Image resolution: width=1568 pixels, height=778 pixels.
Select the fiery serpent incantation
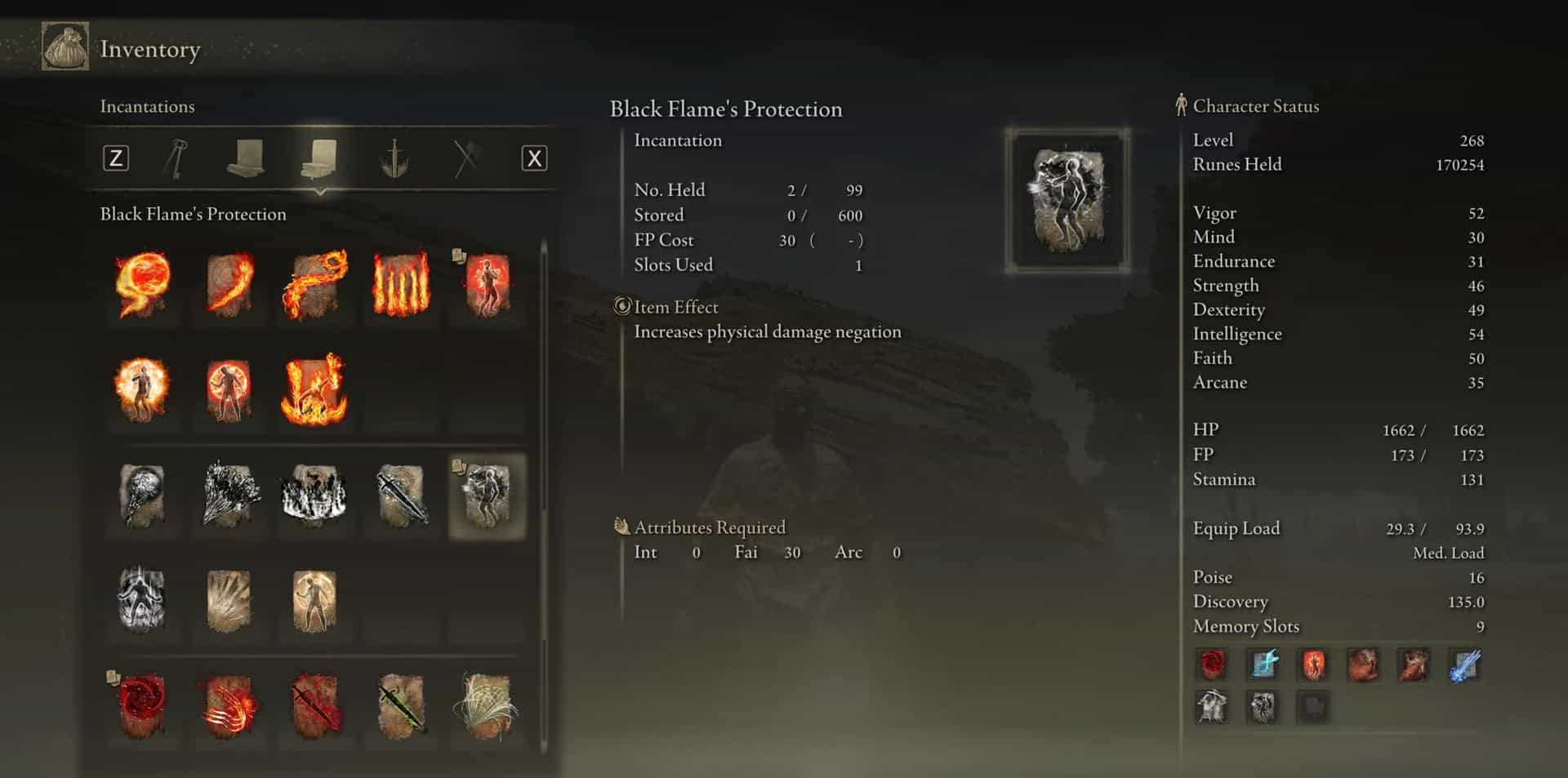(x=315, y=284)
